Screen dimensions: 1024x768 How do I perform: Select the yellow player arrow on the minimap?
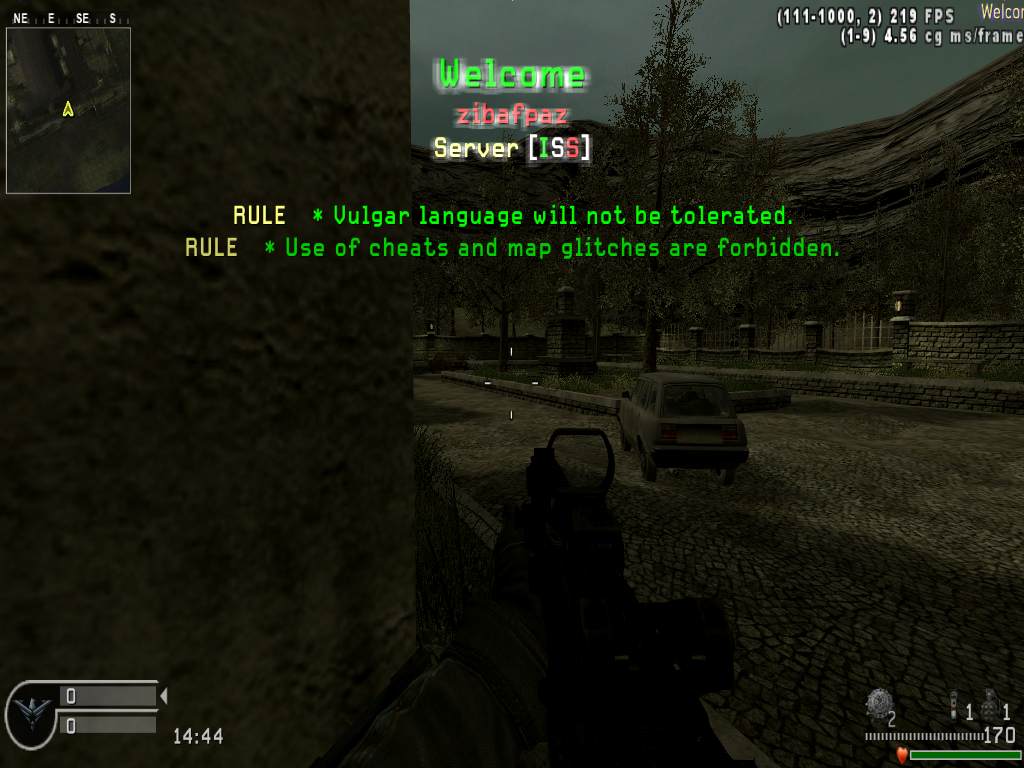[68, 108]
